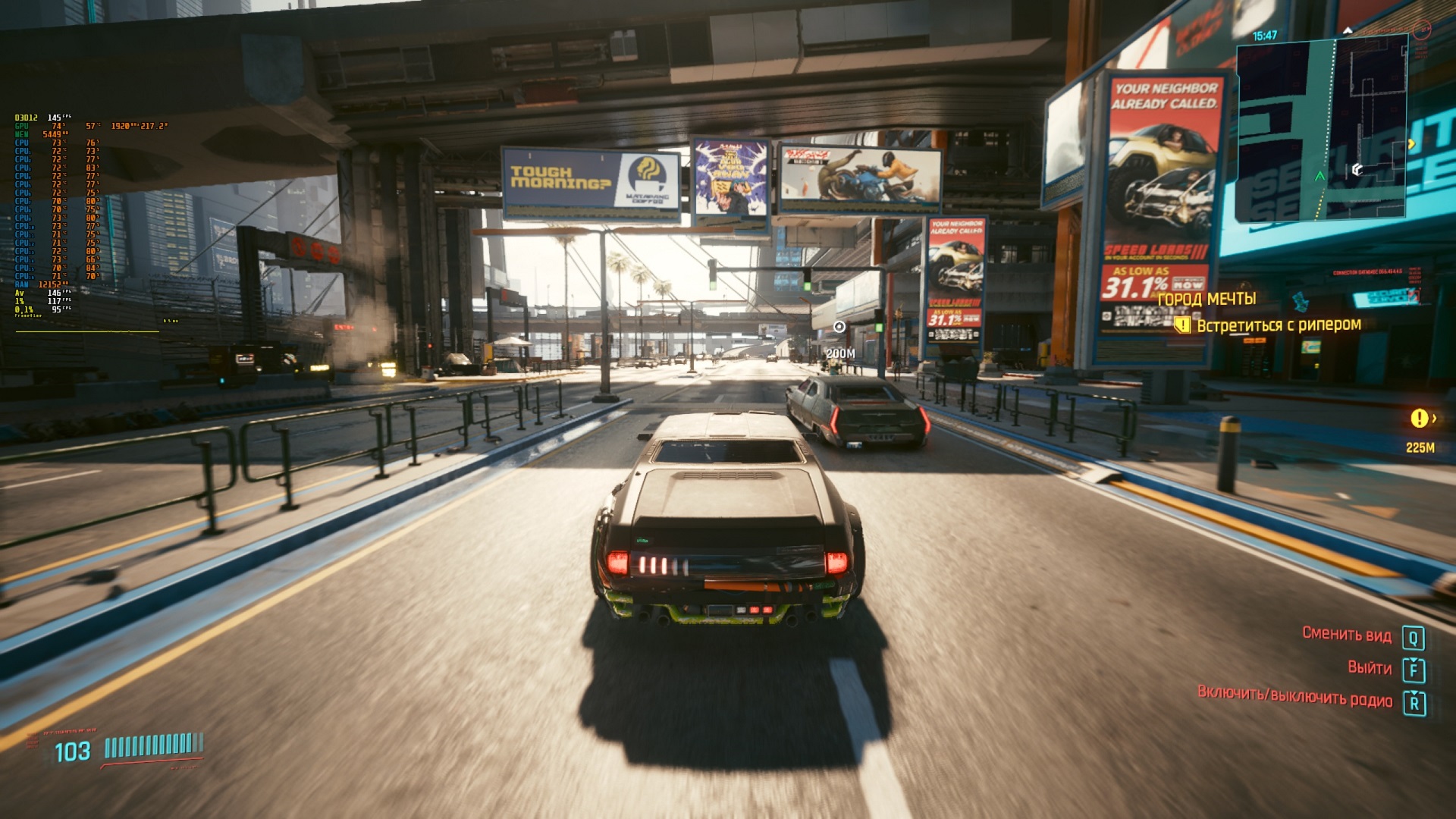This screenshot has width=1456, height=819.
Task: Select the green player arrow on the minimap
Action: tap(1319, 176)
